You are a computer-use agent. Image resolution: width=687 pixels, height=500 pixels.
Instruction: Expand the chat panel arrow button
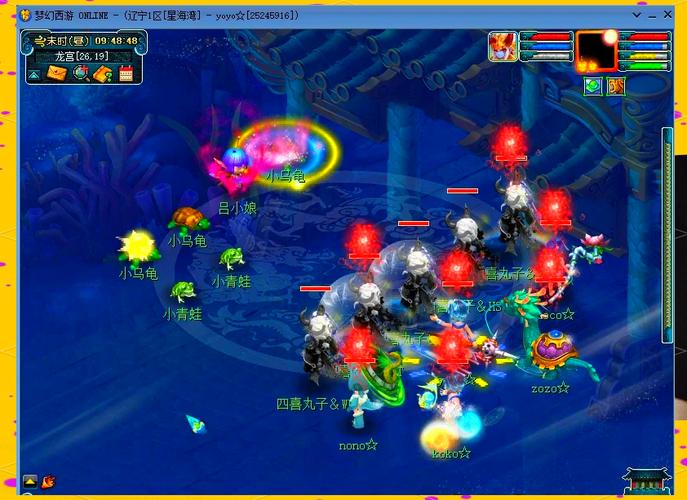coord(30,481)
